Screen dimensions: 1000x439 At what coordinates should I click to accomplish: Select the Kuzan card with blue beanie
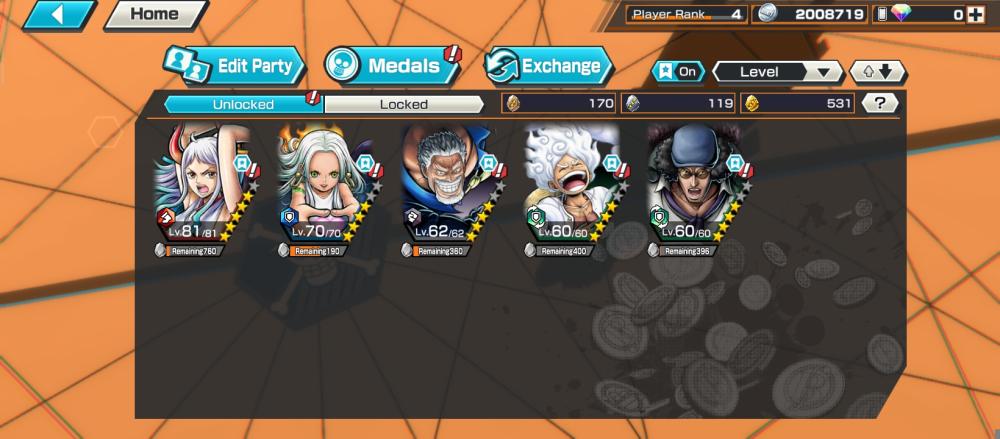696,185
